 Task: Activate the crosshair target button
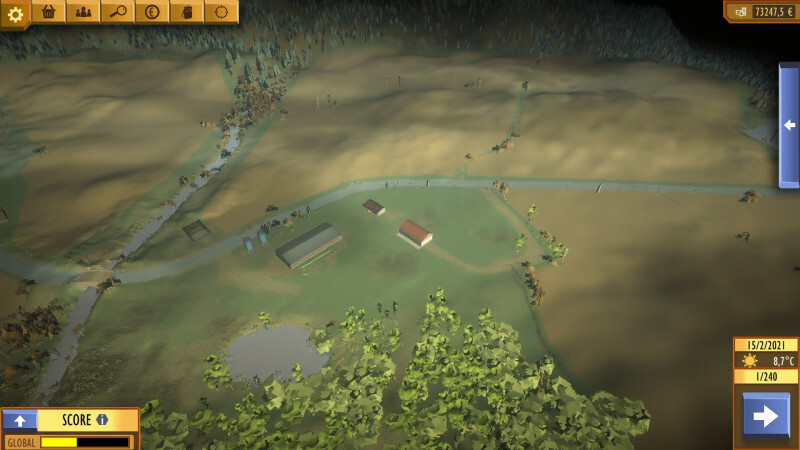click(x=221, y=12)
